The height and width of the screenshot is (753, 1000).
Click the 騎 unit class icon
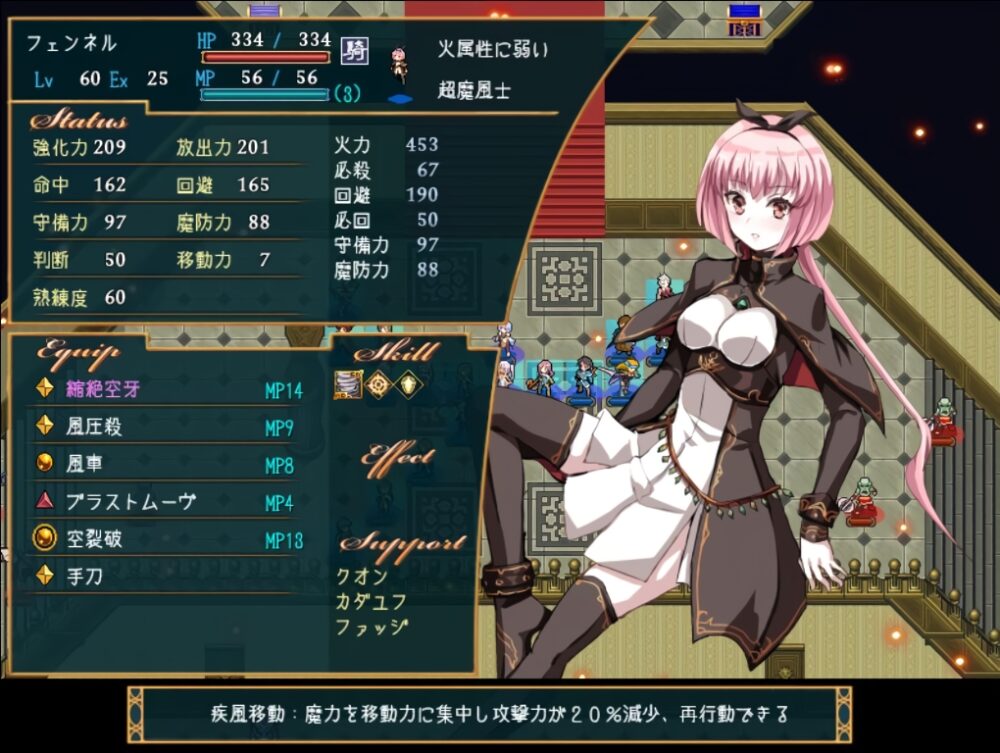click(x=352, y=49)
